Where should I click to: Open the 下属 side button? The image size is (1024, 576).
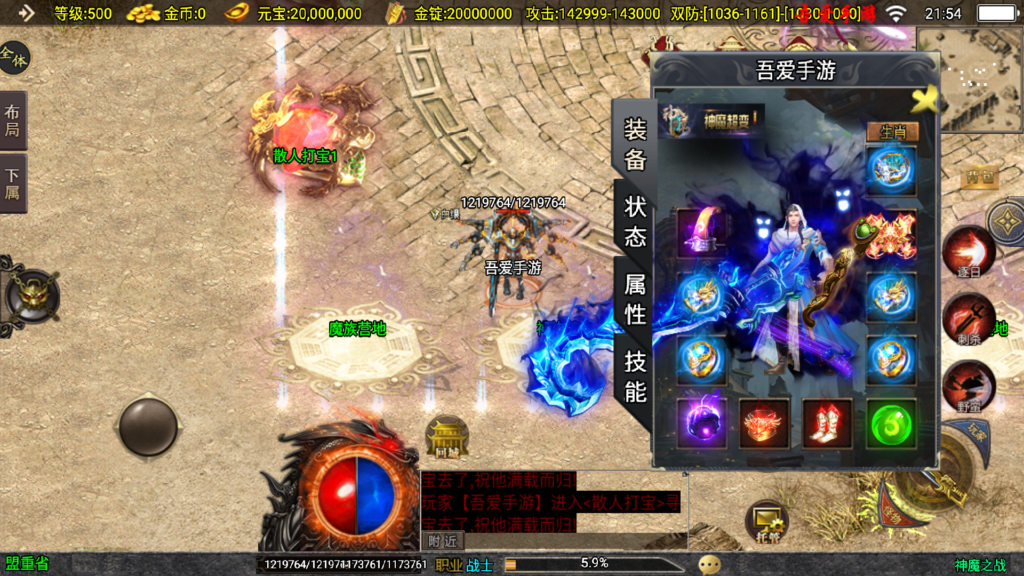pos(13,183)
